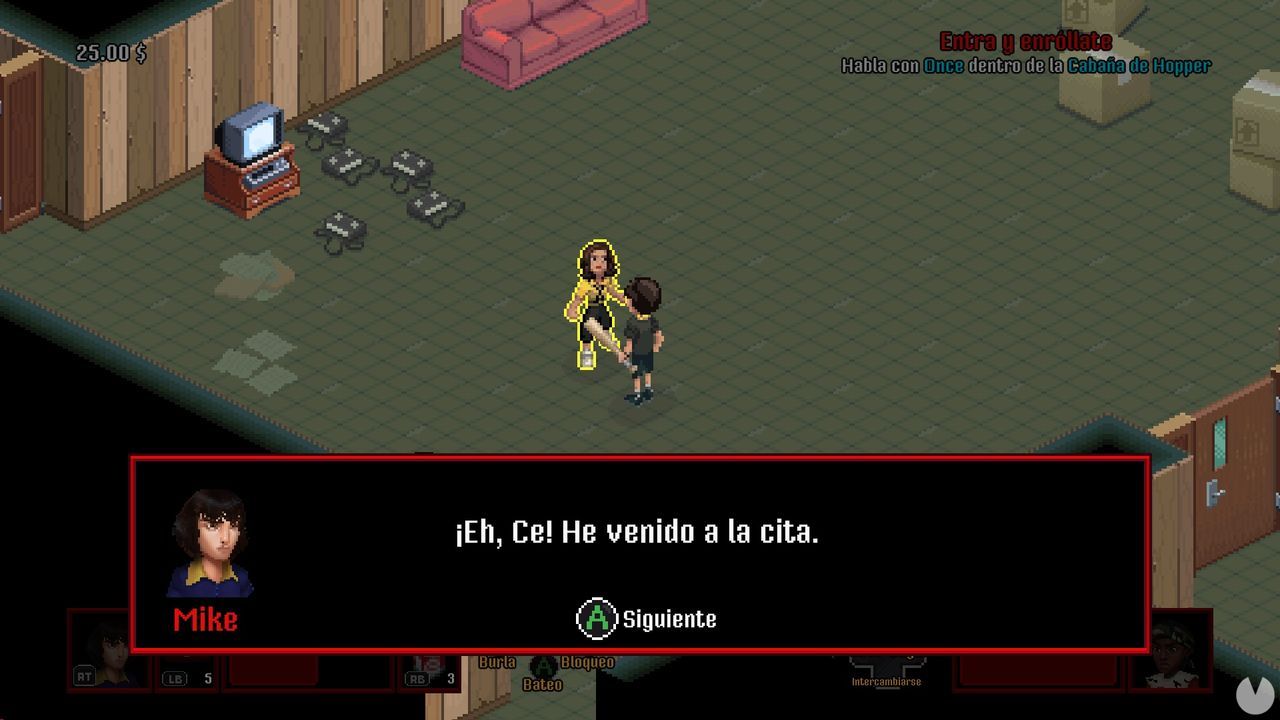Click the A button Siguiente prompt
The image size is (1280, 720).
point(597,619)
